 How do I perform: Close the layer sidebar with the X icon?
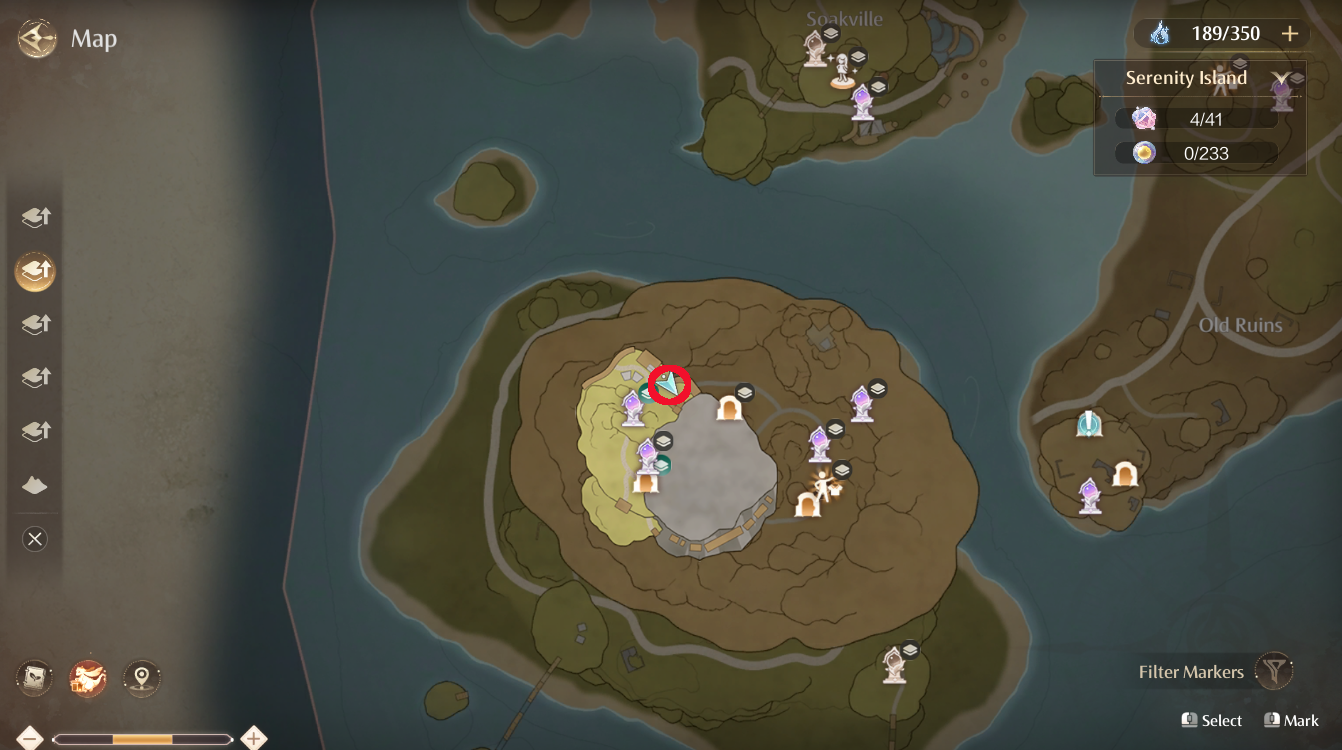click(x=34, y=539)
